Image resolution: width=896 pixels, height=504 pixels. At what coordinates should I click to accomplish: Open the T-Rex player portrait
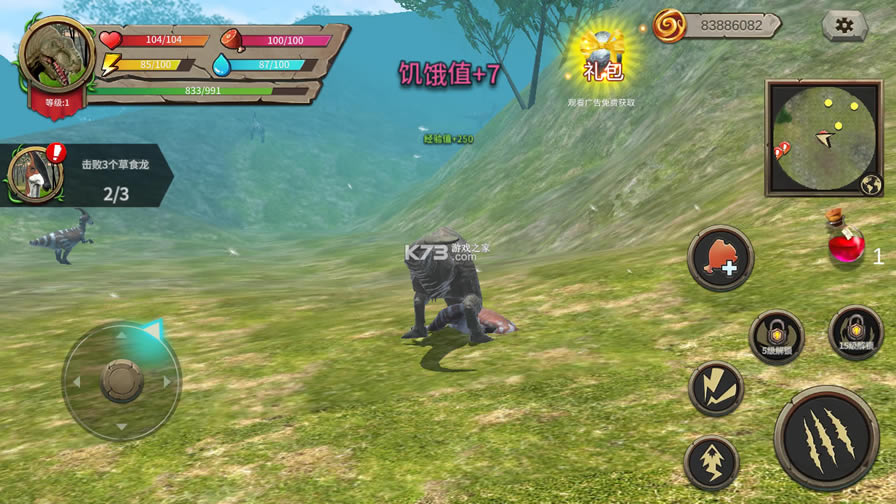coord(56,56)
